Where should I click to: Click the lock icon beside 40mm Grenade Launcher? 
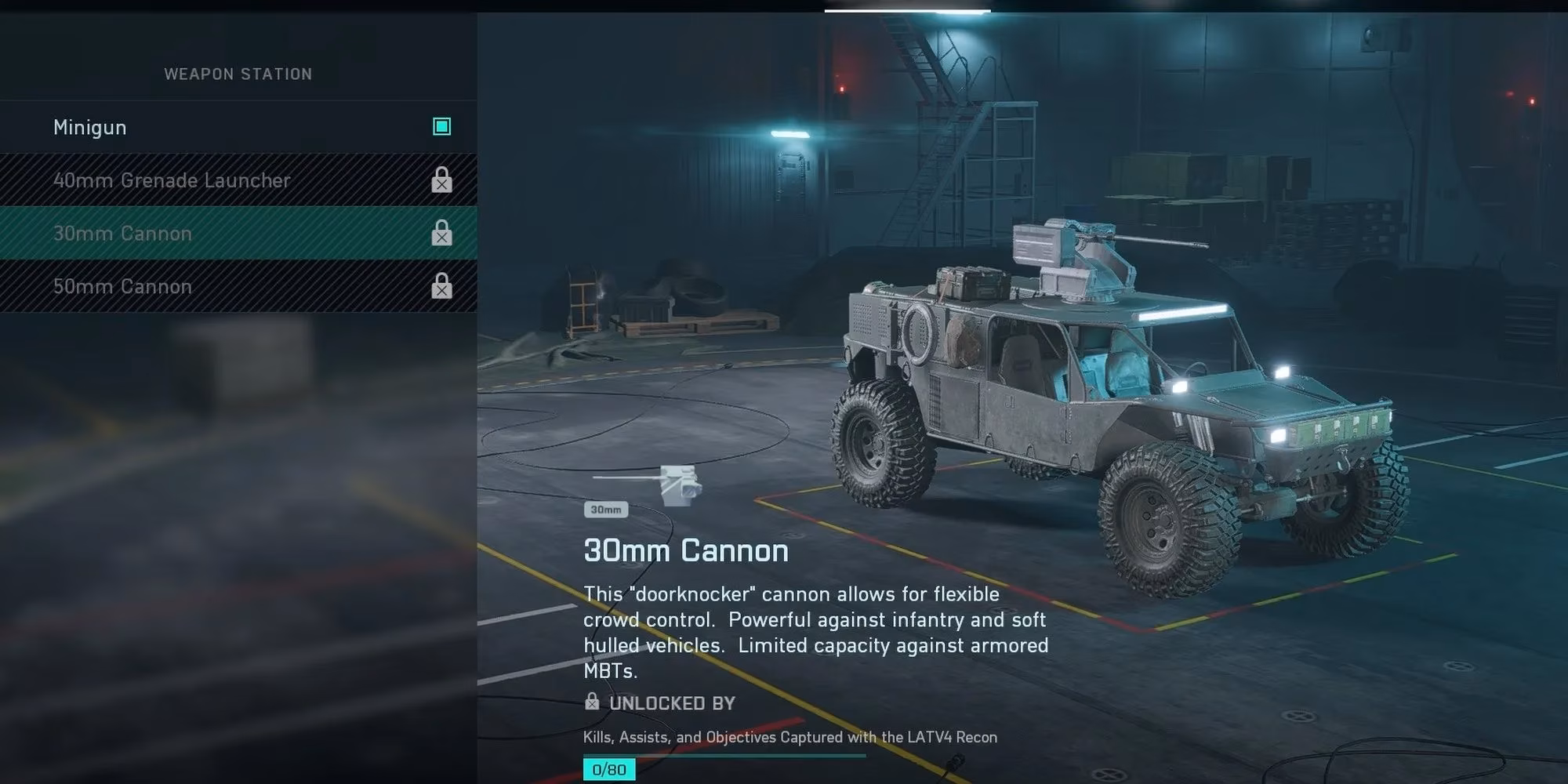pos(443,180)
